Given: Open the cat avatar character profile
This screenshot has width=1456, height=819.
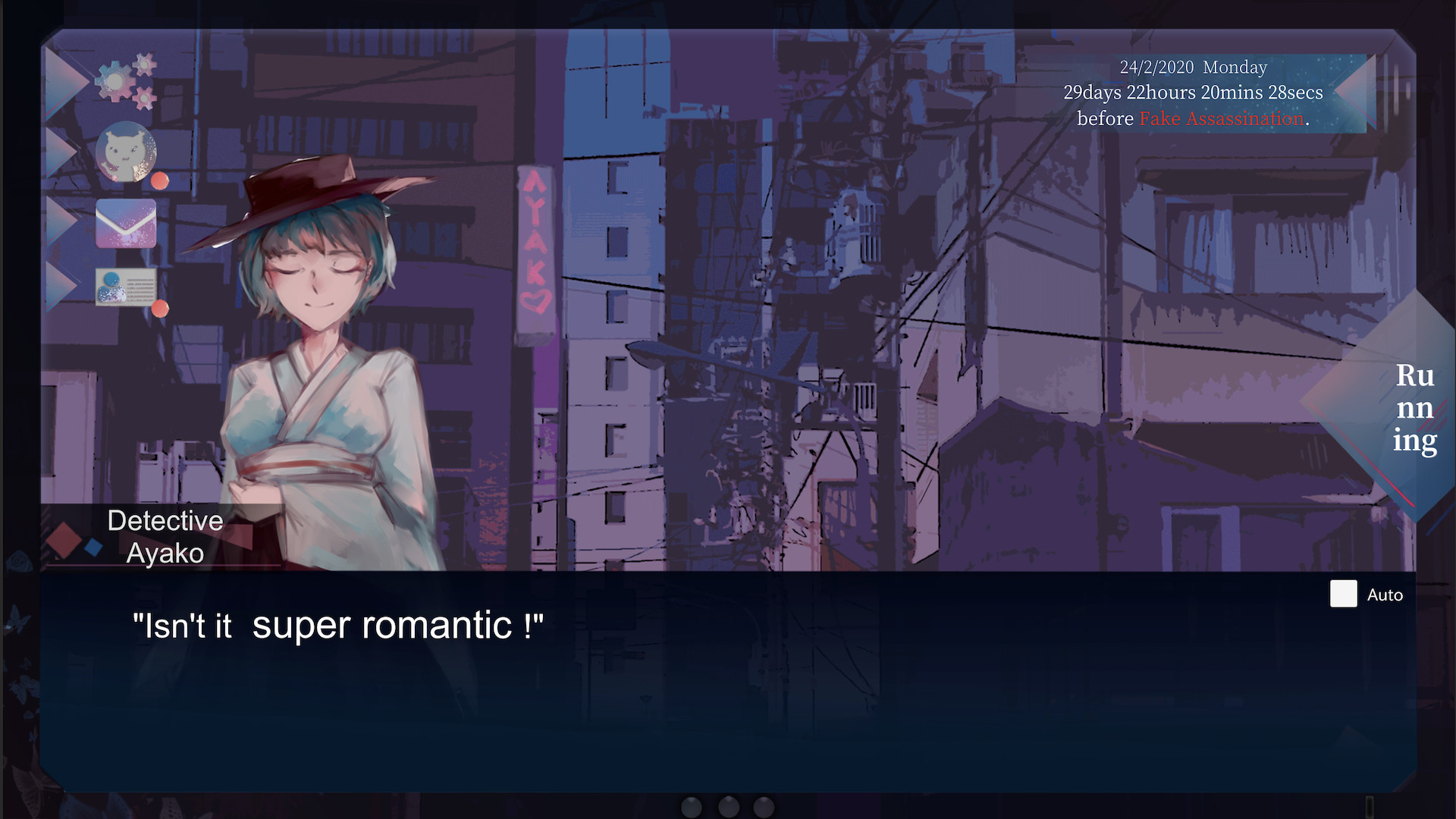Looking at the screenshot, I should (x=127, y=152).
